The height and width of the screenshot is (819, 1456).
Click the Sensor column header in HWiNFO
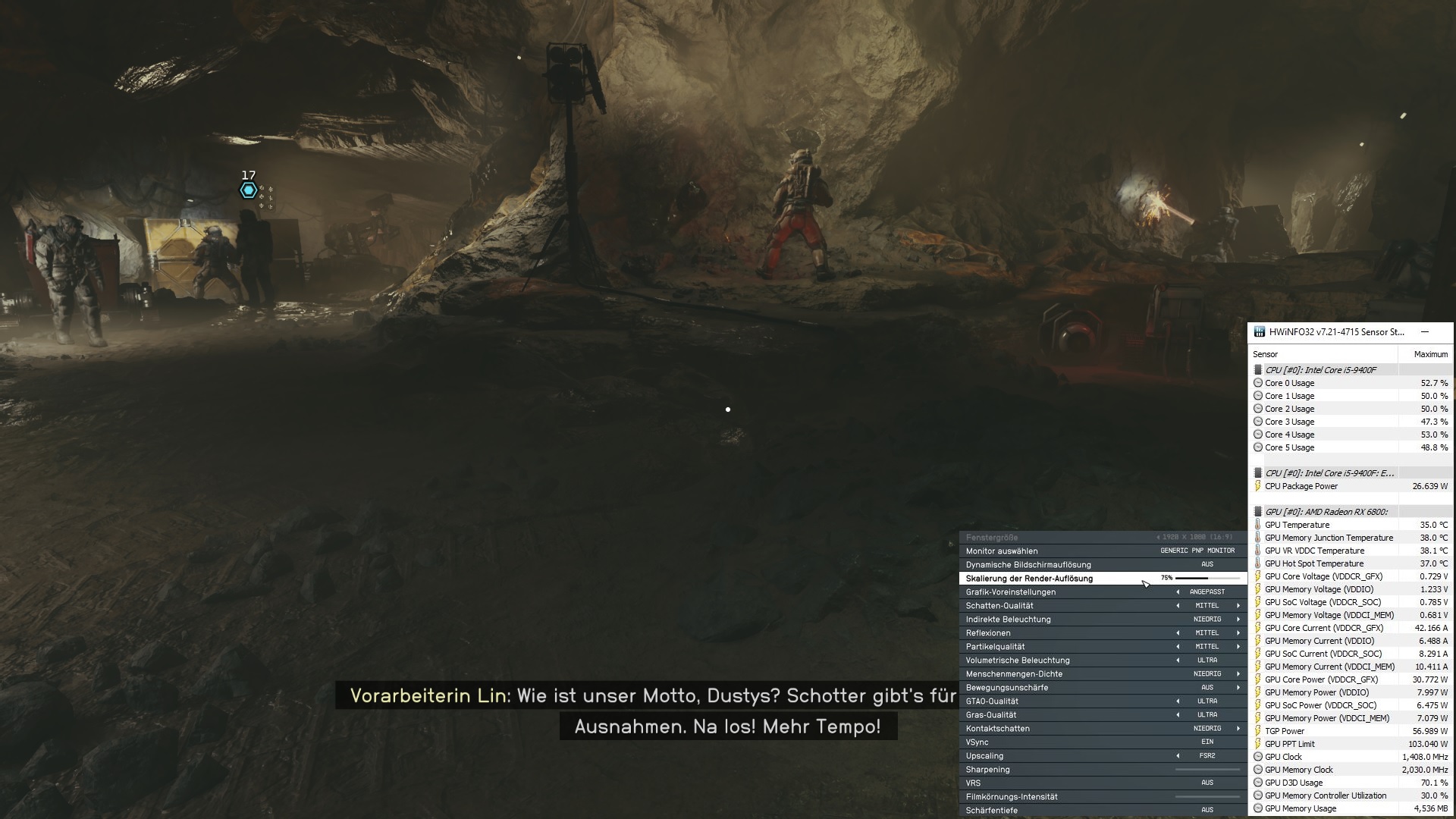(x=1266, y=353)
